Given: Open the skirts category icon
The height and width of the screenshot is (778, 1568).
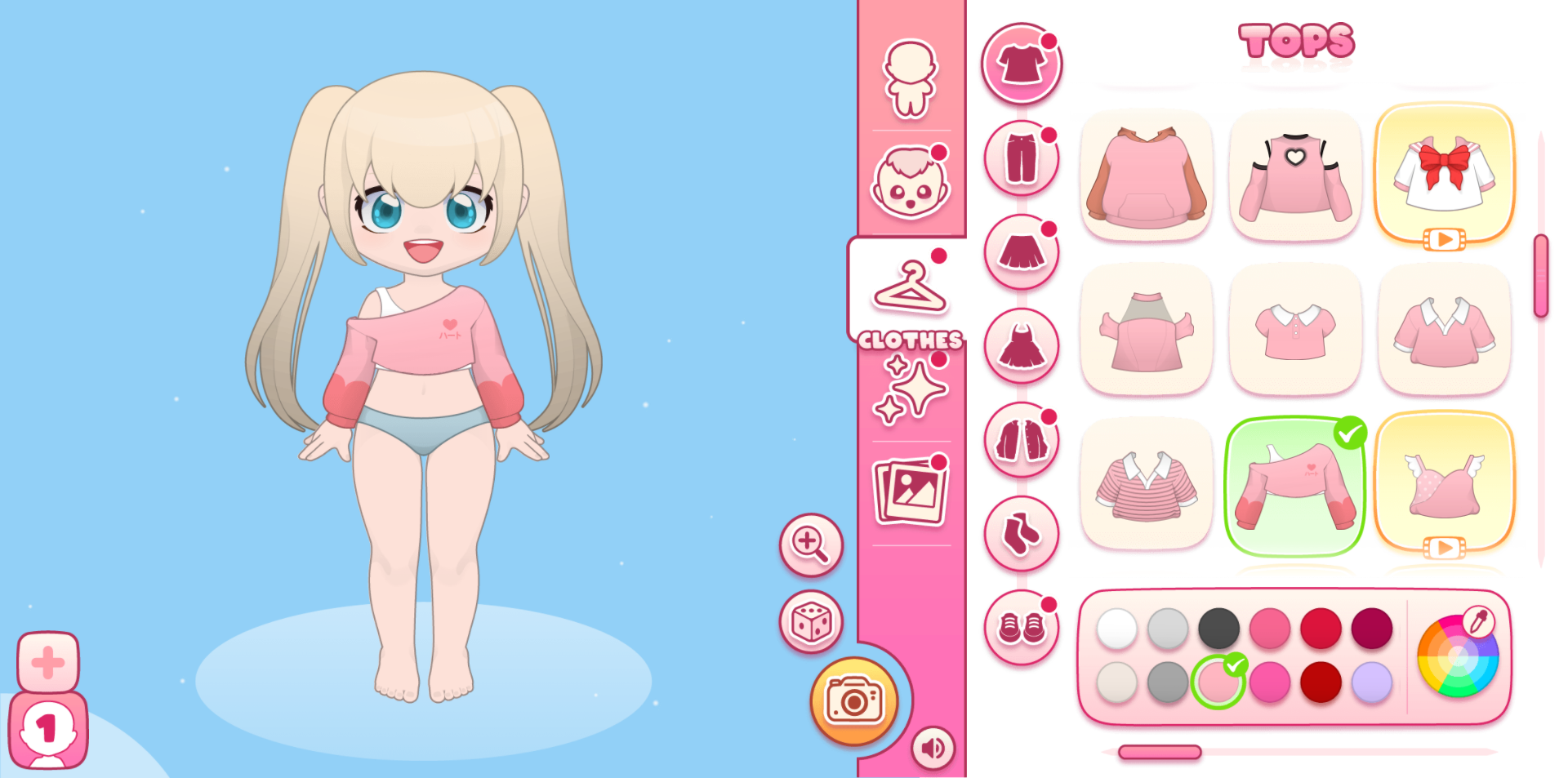Looking at the screenshot, I should coord(1022,252).
